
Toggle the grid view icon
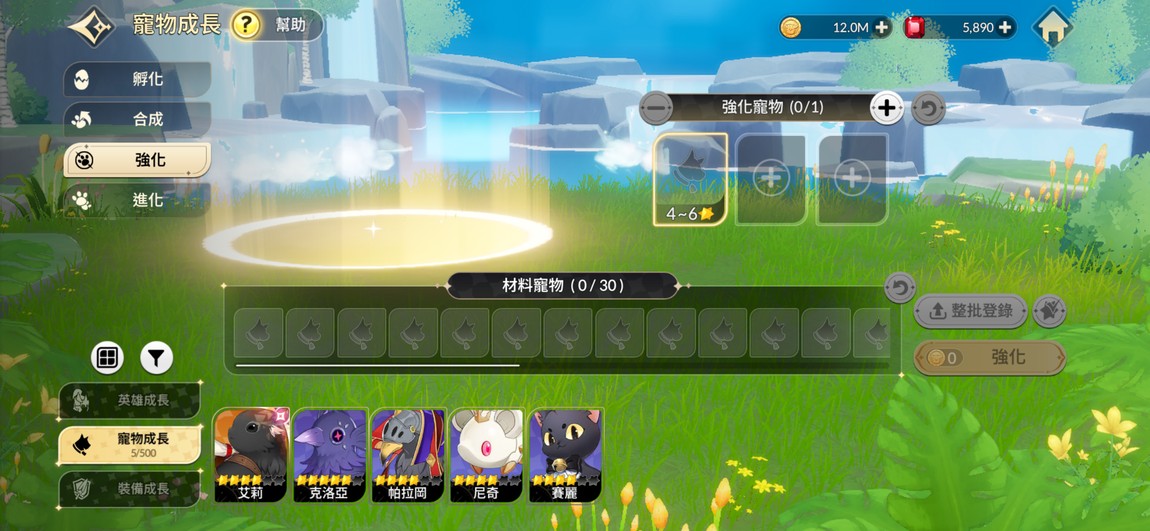click(x=107, y=357)
